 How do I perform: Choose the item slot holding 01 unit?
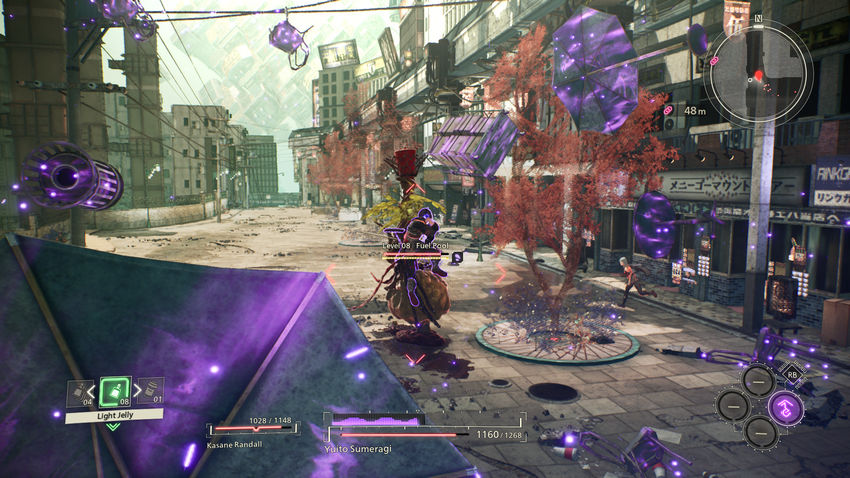150,391
